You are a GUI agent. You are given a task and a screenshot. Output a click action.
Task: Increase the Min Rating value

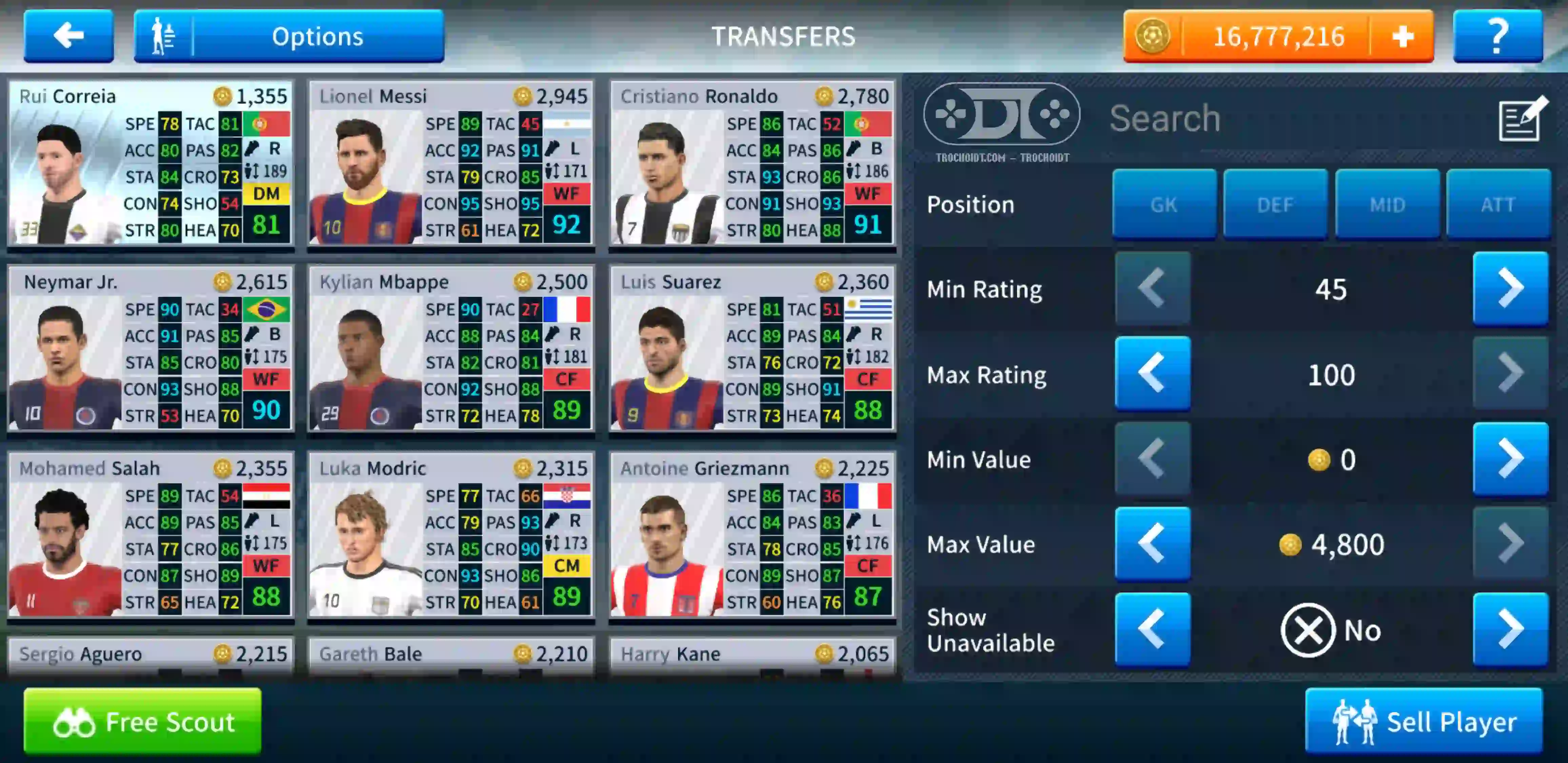pyautogui.click(x=1510, y=289)
